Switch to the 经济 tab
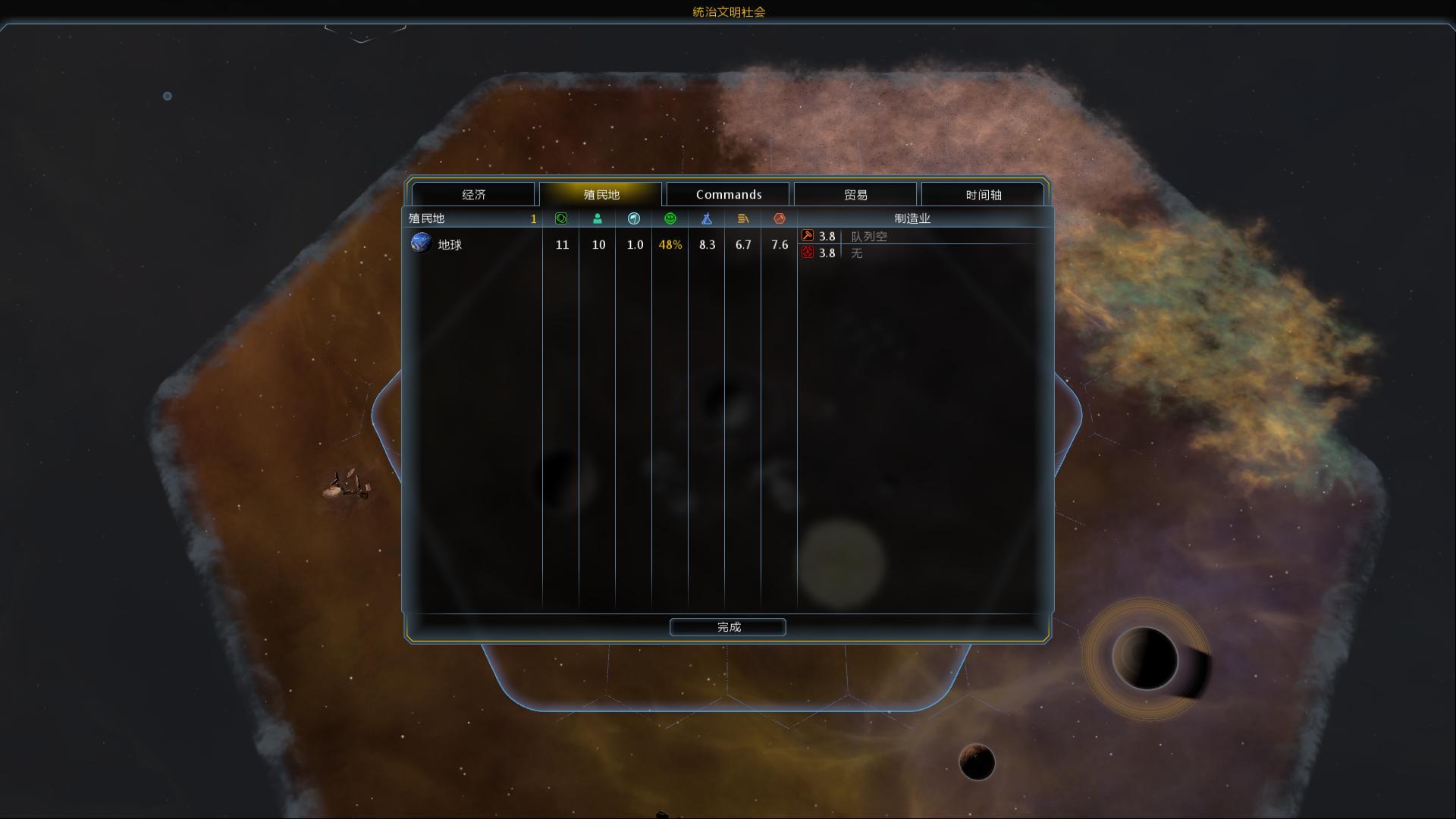 click(x=474, y=195)
